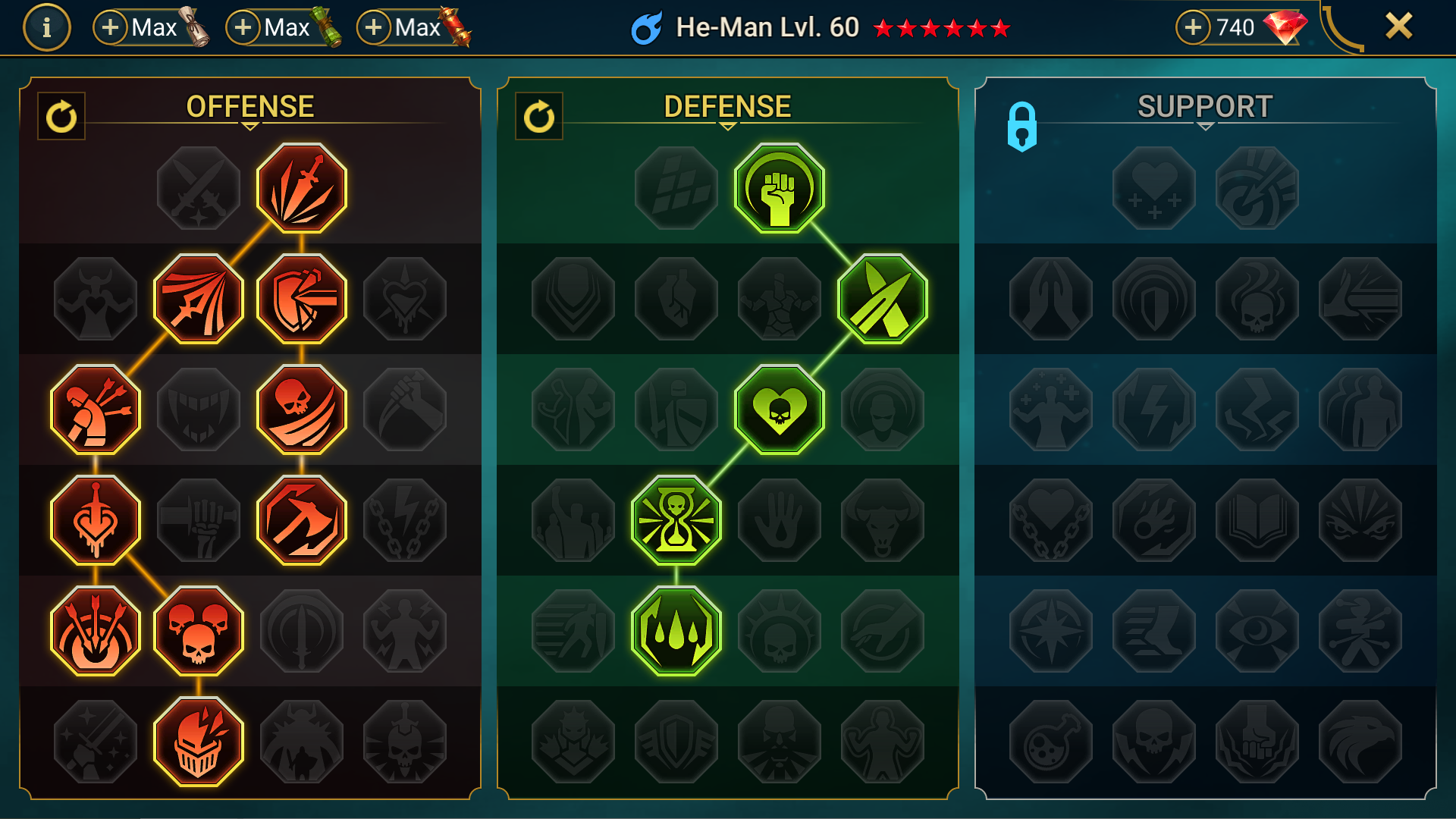Viewport: 1456px width, 819px height.
Task: Select the DEFENSE panel title
Action: pyautogui.click(x=726, y=105)
